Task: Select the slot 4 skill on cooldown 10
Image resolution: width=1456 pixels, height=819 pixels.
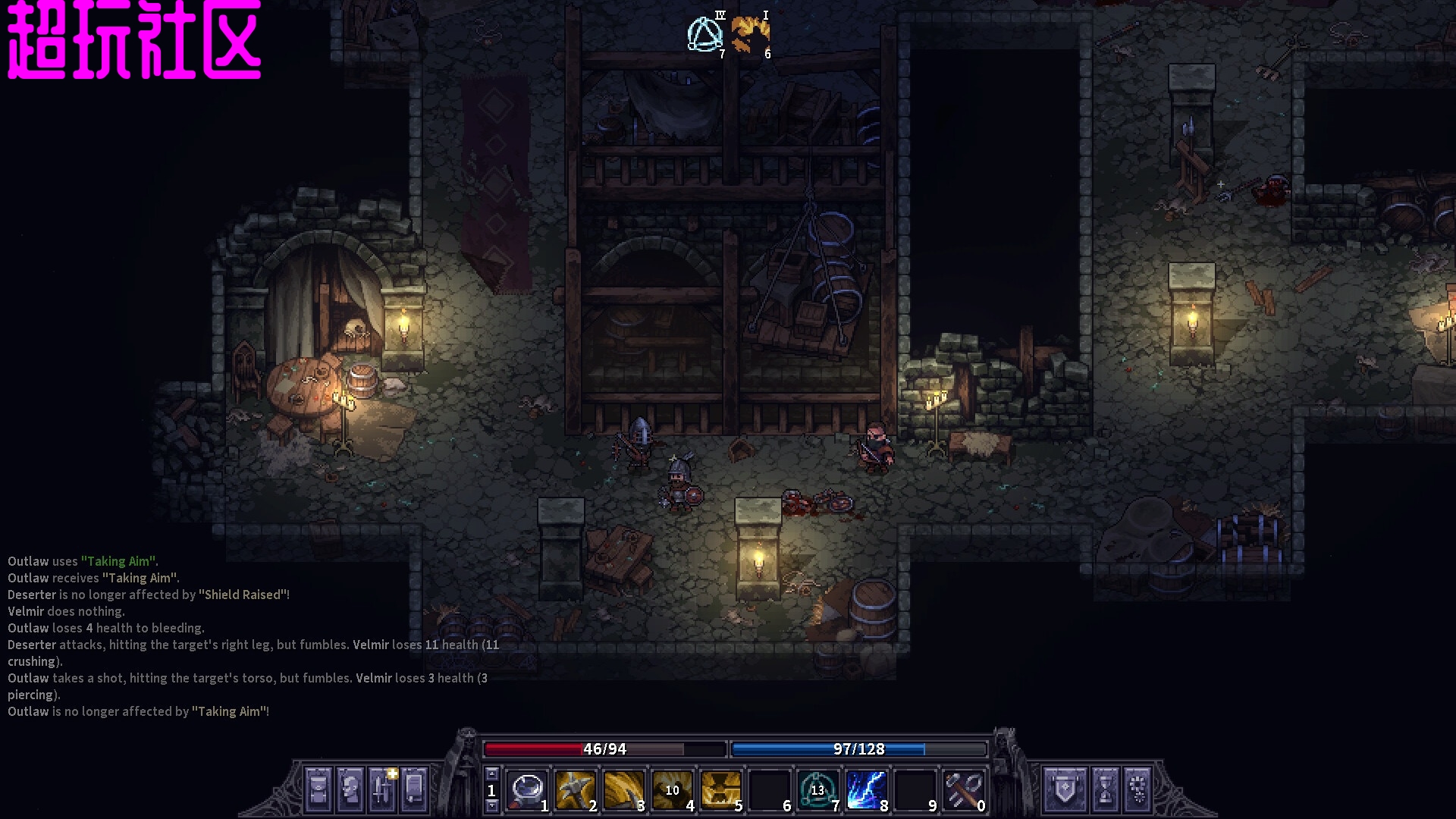Action: click(x=673, y=789)
